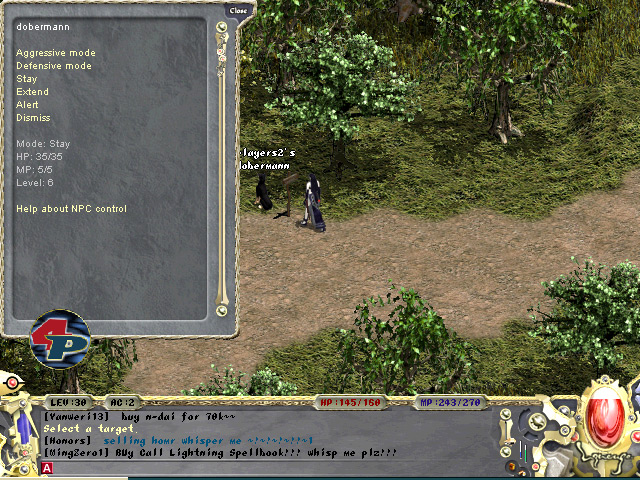Select the Stay command
The width and height of the screenshot is (640, 480).
[27, 78]
